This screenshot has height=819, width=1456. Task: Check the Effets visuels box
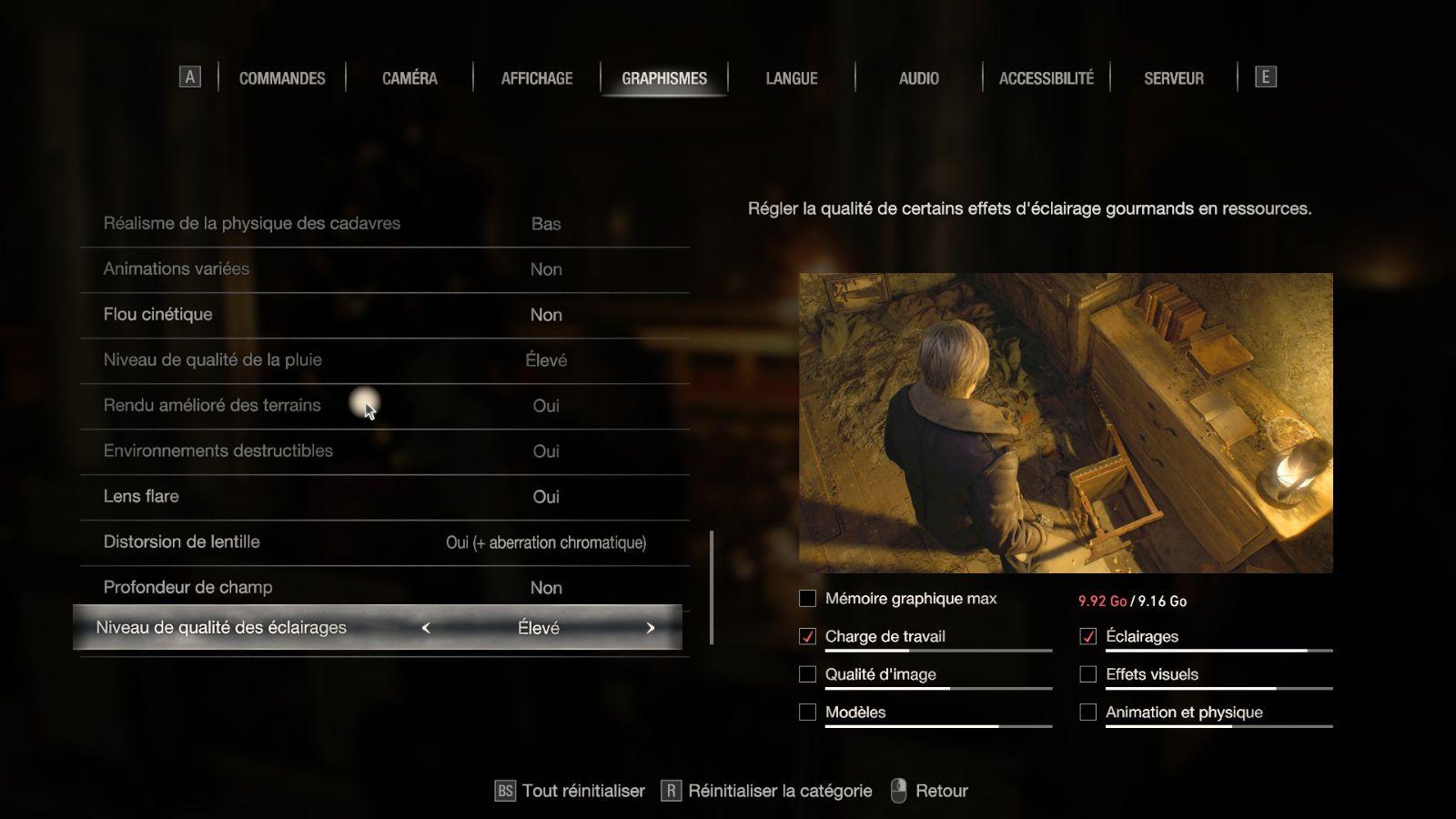(x=1087, y=674)
